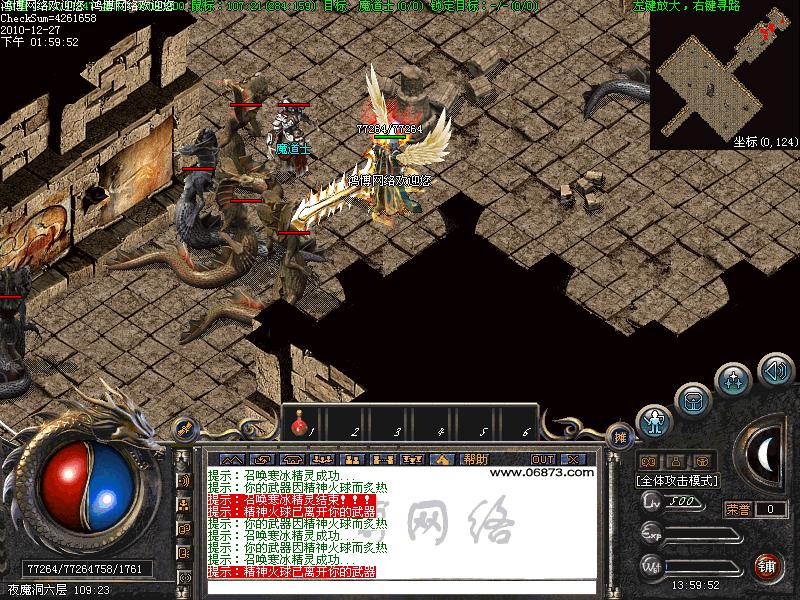Click the 帮助 help button
This screenshot has width=800, height=600.
point(475,459)
